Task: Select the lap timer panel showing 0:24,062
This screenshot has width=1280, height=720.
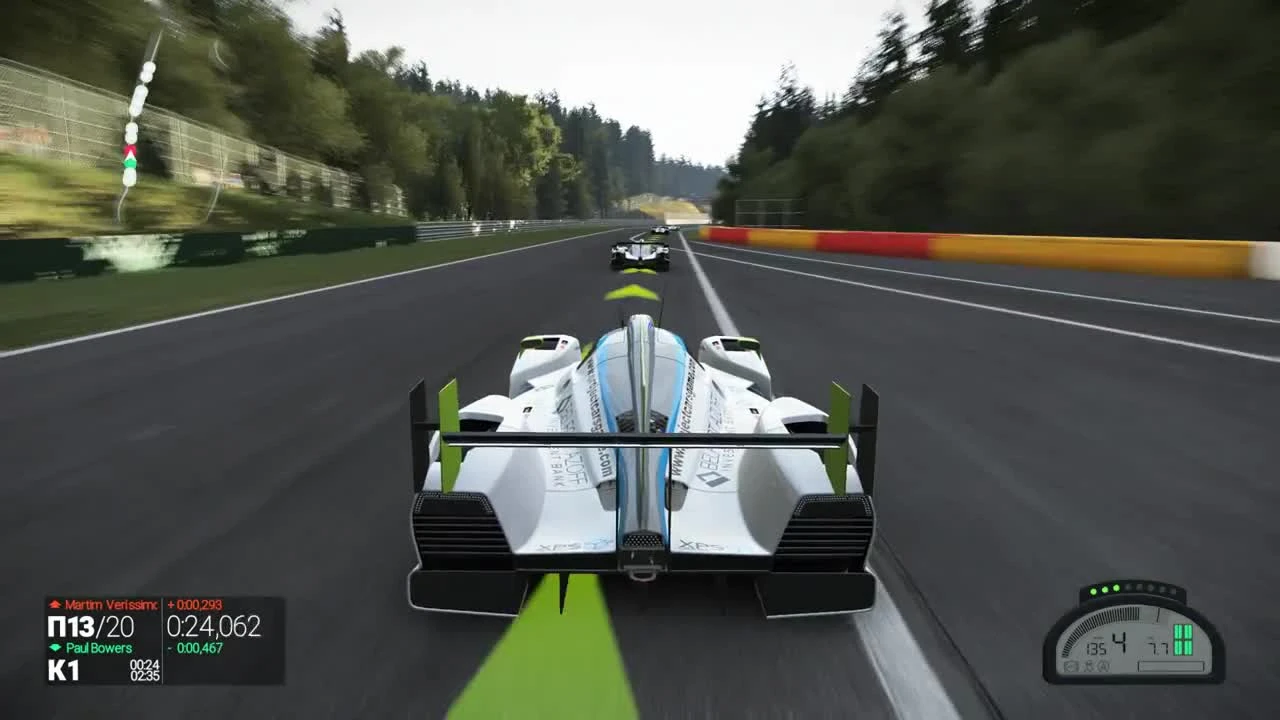Action: (x=216, y=625)
